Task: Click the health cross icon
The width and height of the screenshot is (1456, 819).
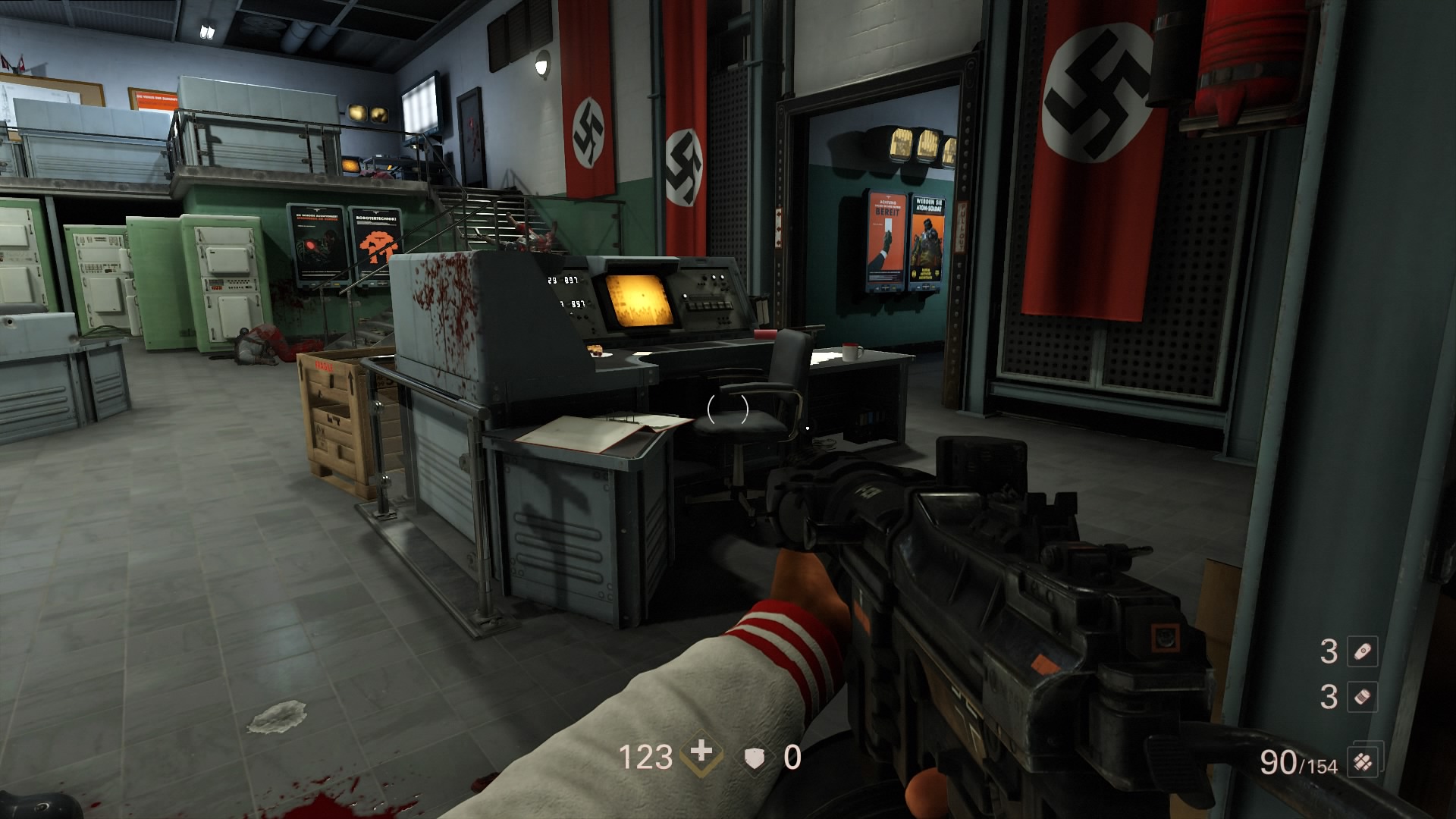Action: [701, 753]
